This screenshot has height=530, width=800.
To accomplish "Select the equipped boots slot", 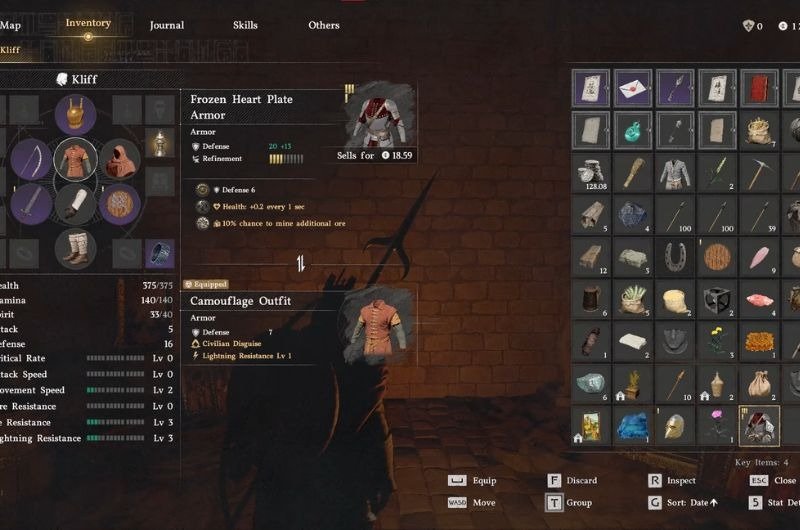I will point(75,249).
